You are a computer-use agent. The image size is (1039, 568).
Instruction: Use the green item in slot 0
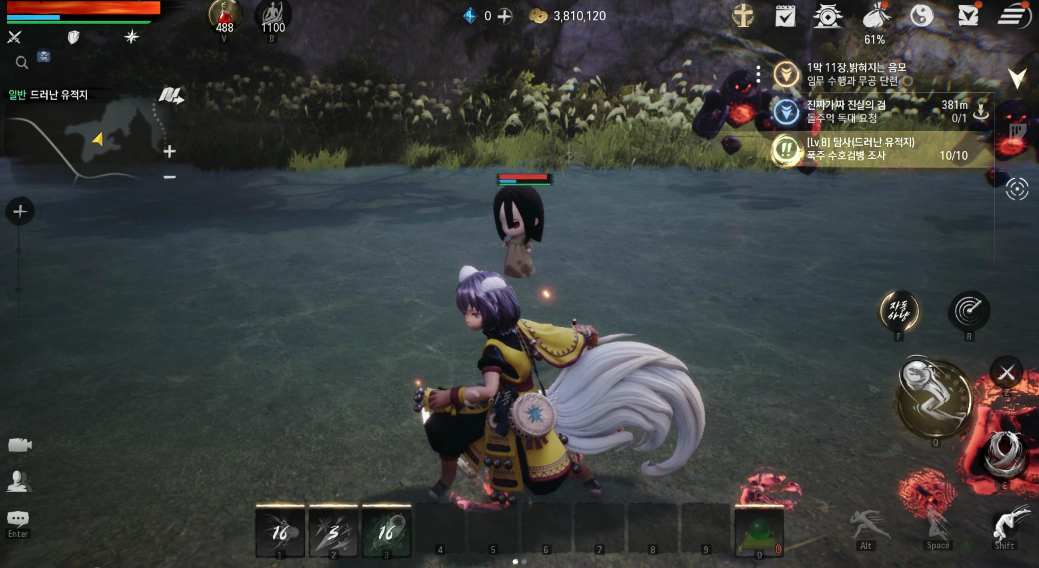pyautogui.click(x=758, y=530)
